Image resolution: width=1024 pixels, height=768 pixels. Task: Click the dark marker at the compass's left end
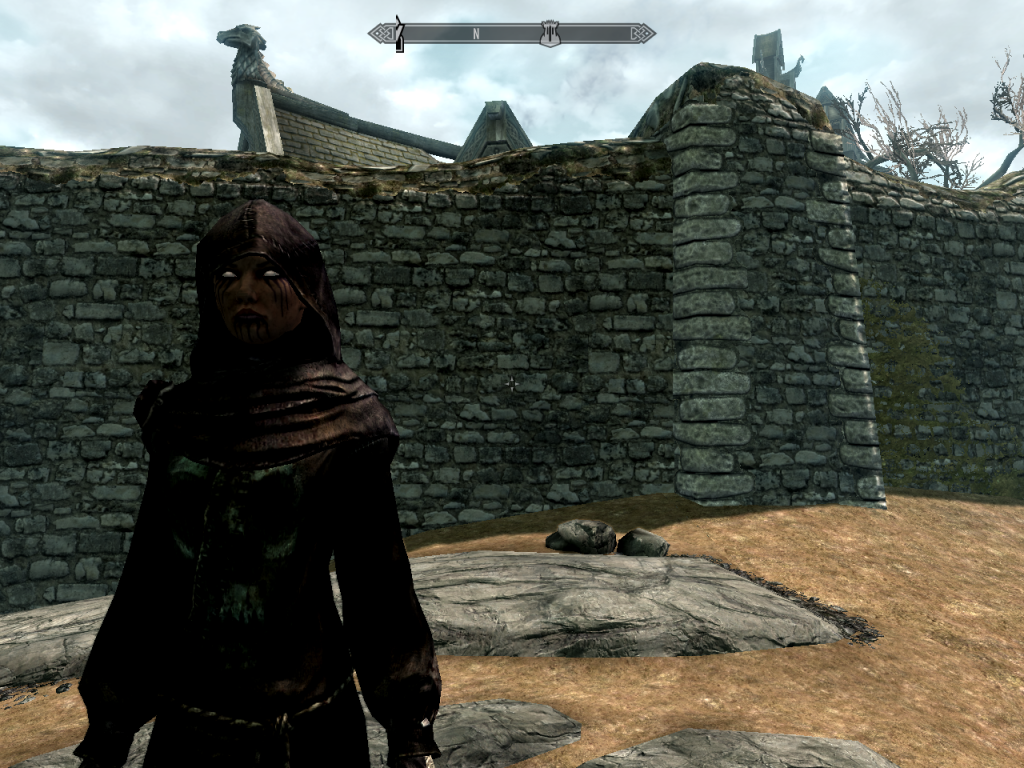[x=398, y=33]
